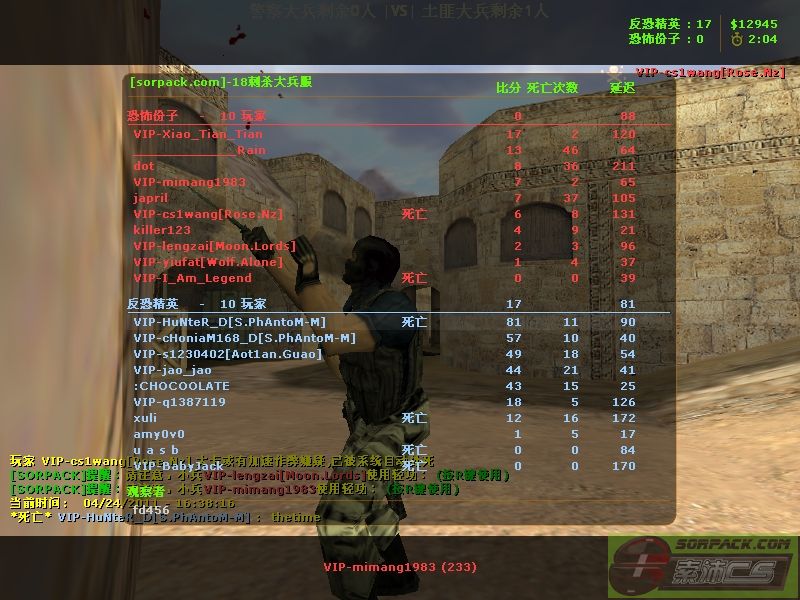Screen dimensions: 800x600
Task: Select the amy0v0 scoreboard row
Action: (159, 434)
